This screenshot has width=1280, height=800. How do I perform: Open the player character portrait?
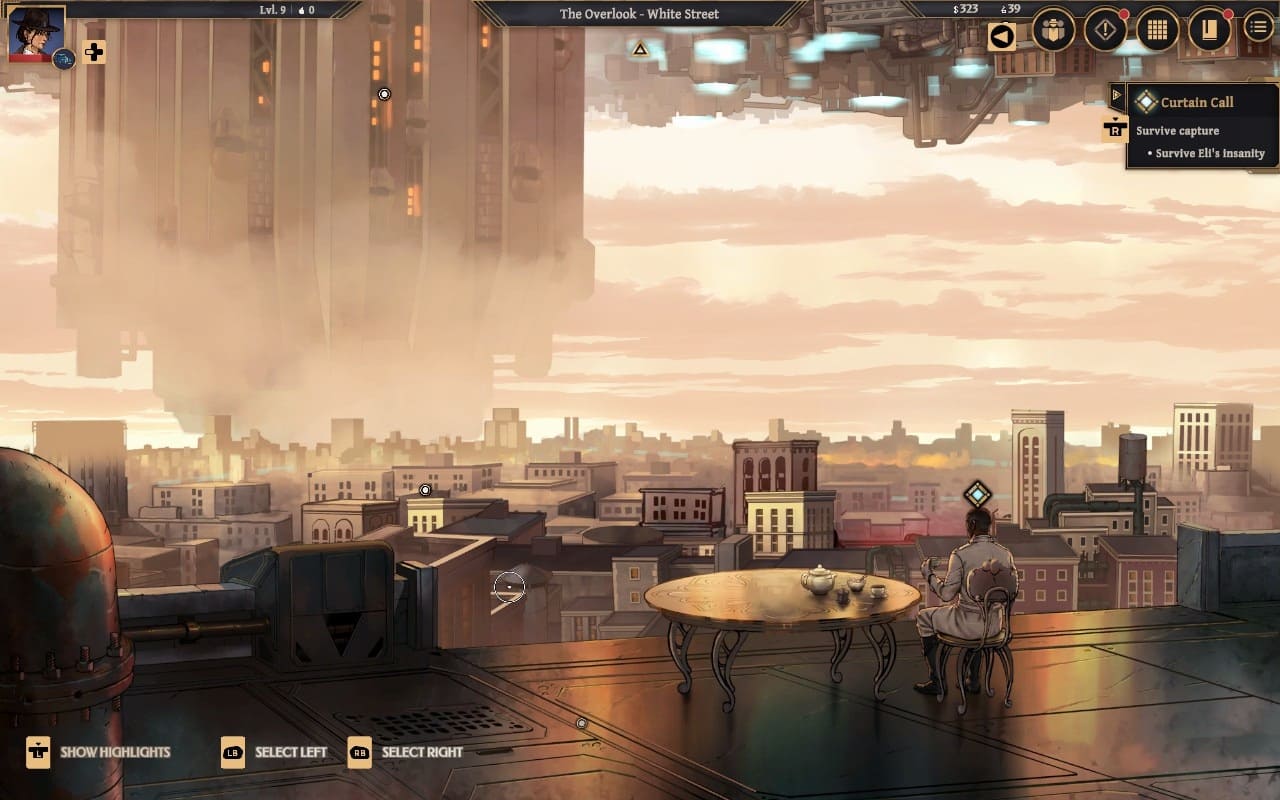(36, 32)
